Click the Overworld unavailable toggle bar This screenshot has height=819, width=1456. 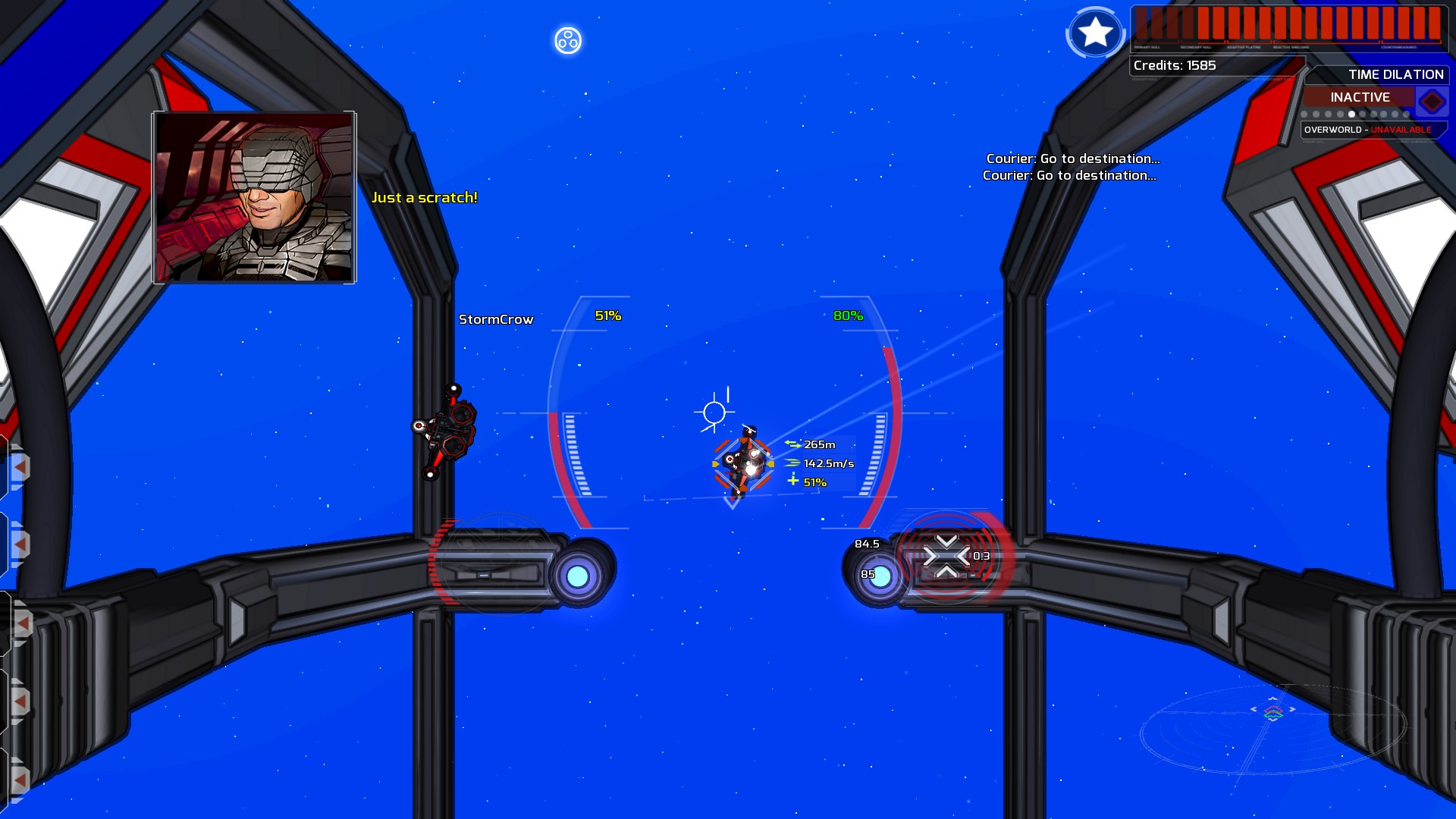(x=1365, y=130)
